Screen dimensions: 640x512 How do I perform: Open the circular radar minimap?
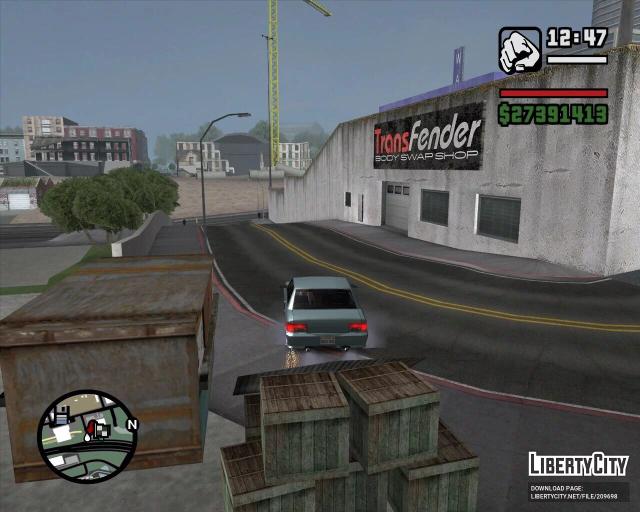pos(86,436)
